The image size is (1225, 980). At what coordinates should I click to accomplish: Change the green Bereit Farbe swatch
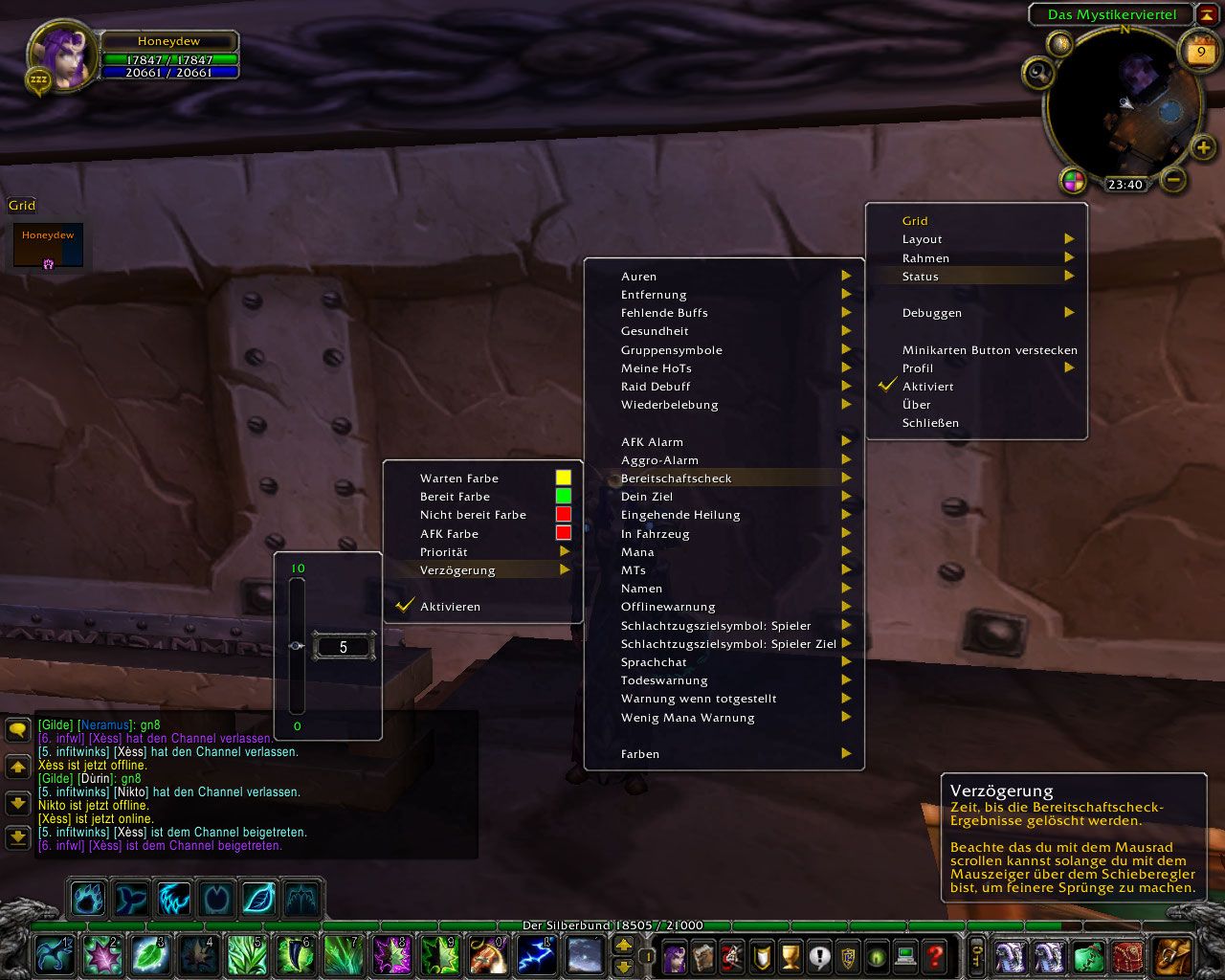(x=563, y=496)
